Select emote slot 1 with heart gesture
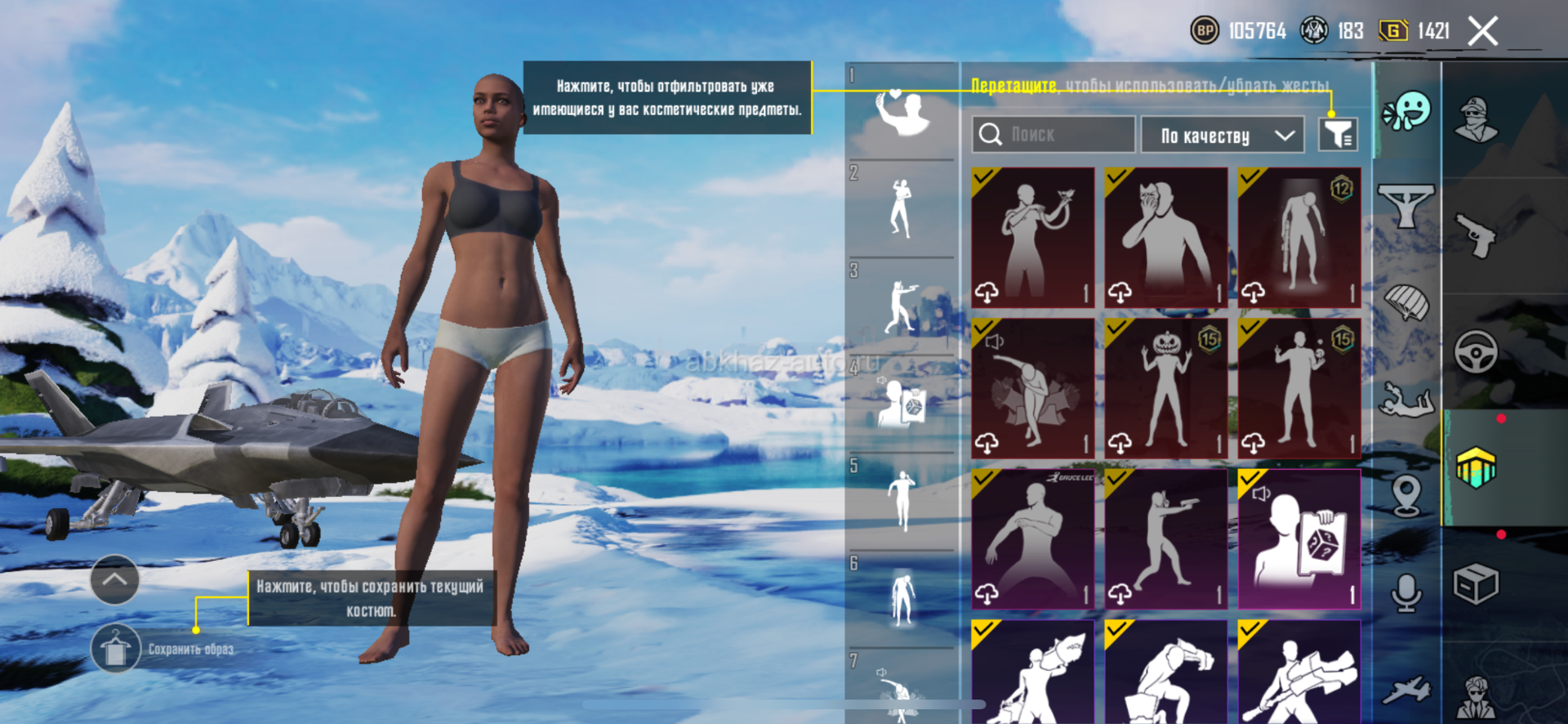The height and width of the screenshot is (724, 1568). (x=902, y=112)
